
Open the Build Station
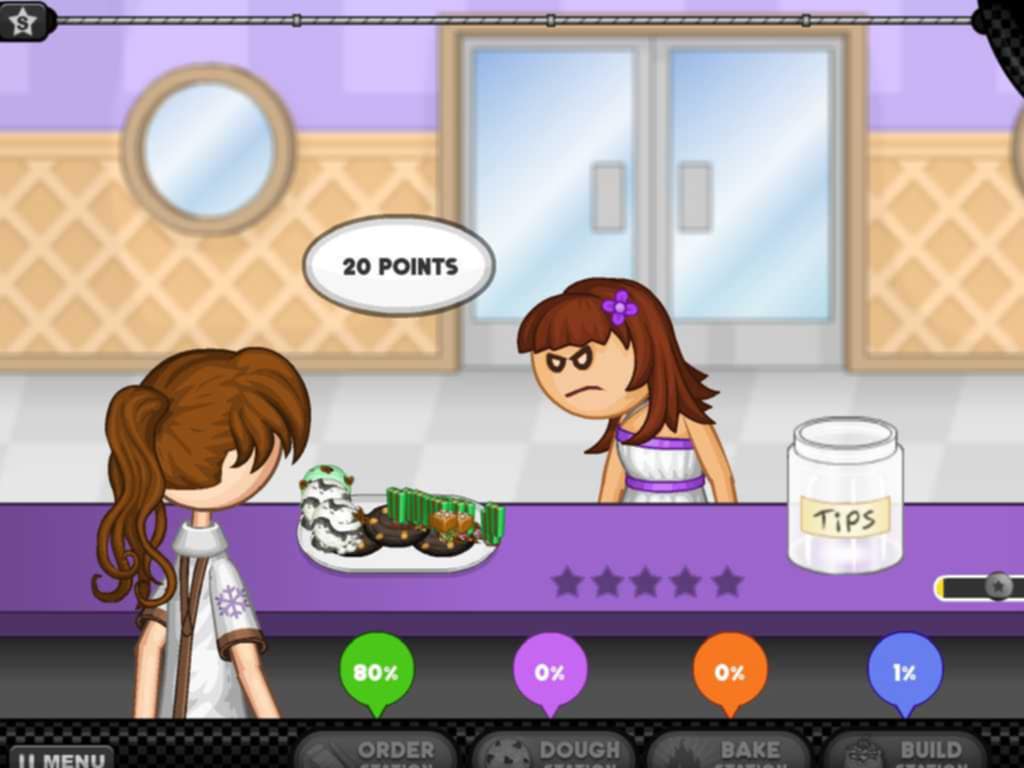pyautogui.click(x=906, y=751)
